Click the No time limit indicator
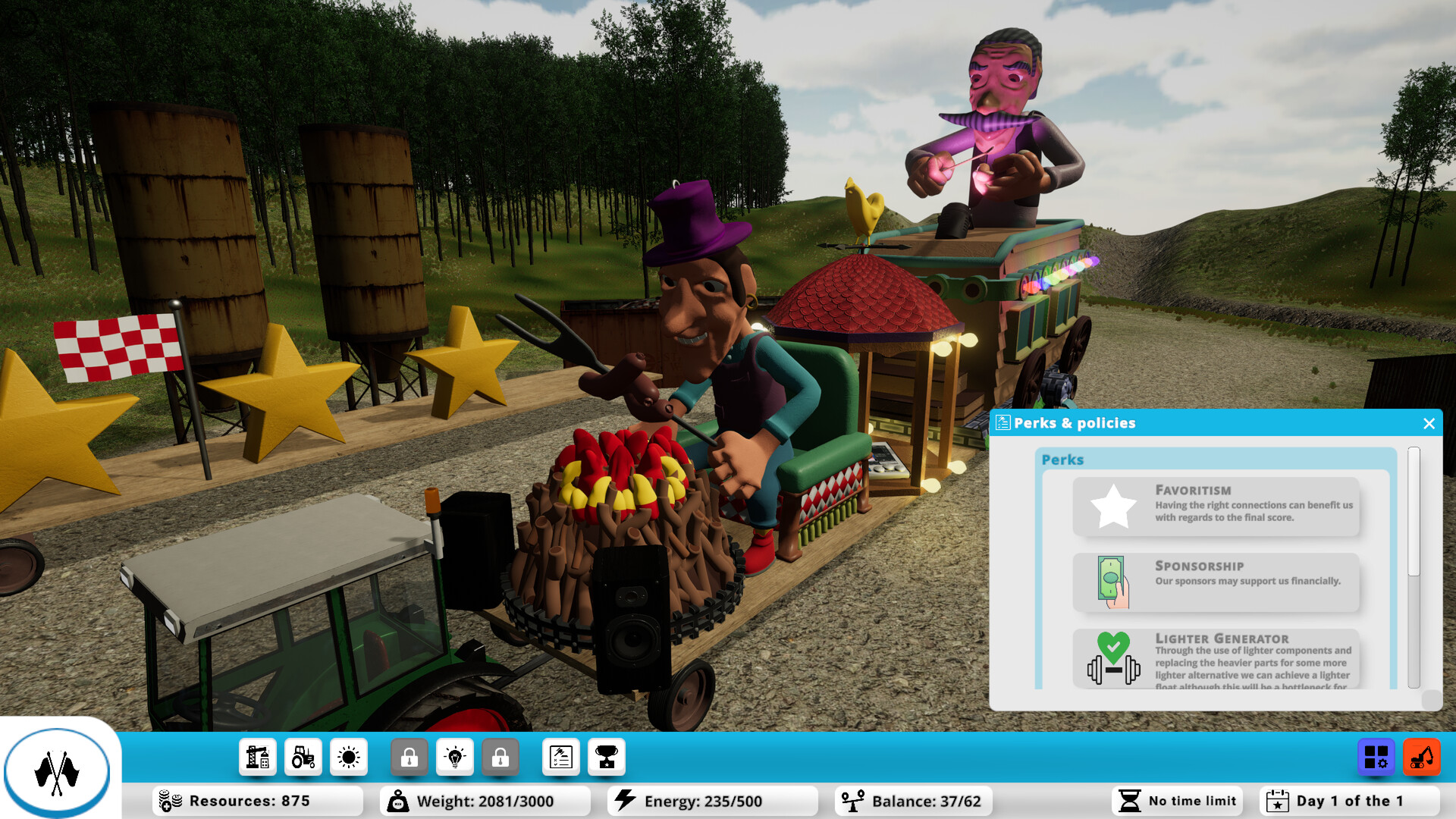 coord(1176,800)
